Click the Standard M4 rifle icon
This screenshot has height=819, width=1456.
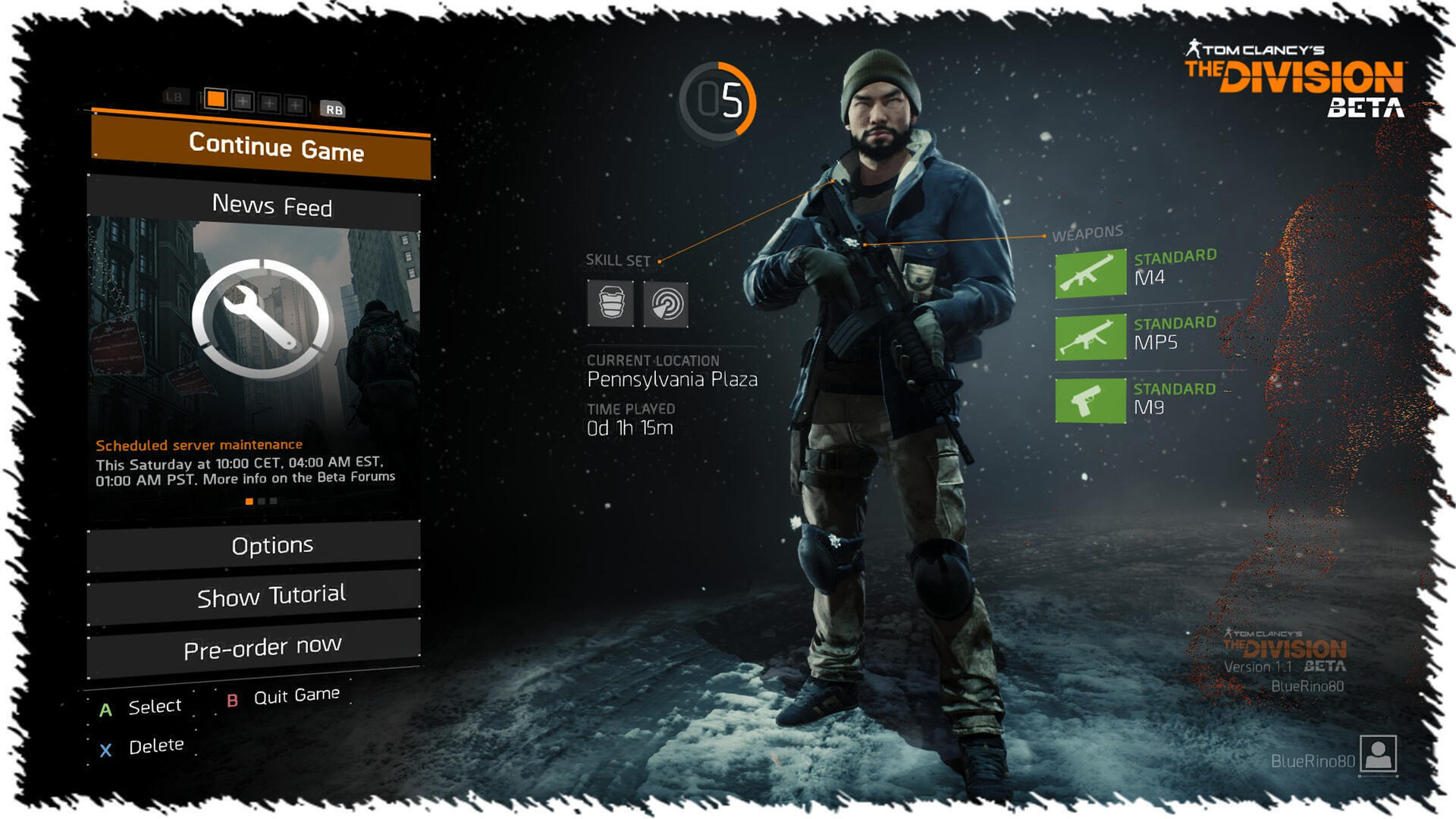pyautogui.click(x=1090, y=273)
